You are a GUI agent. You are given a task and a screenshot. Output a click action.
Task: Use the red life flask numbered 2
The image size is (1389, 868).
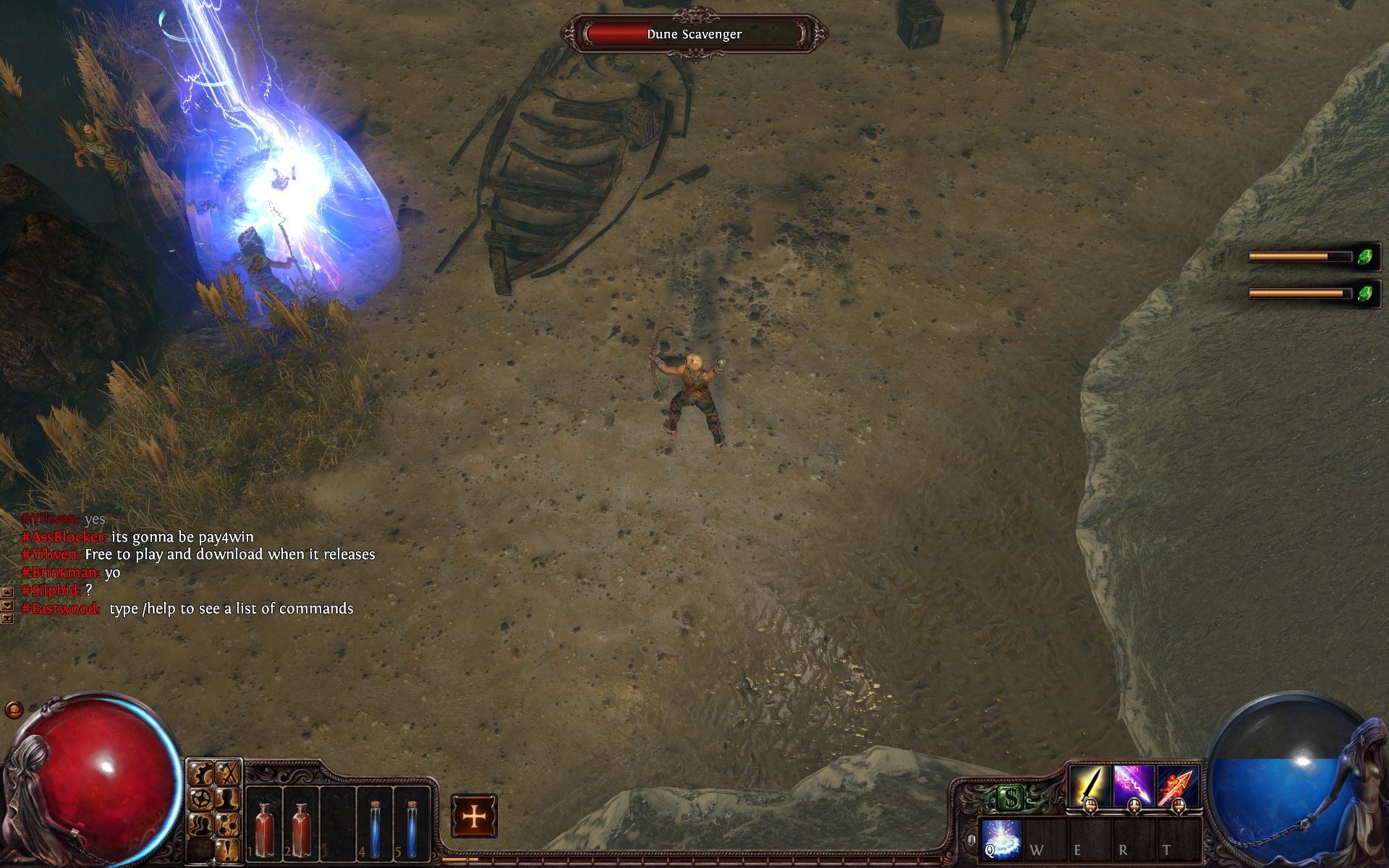coord(300,825)
